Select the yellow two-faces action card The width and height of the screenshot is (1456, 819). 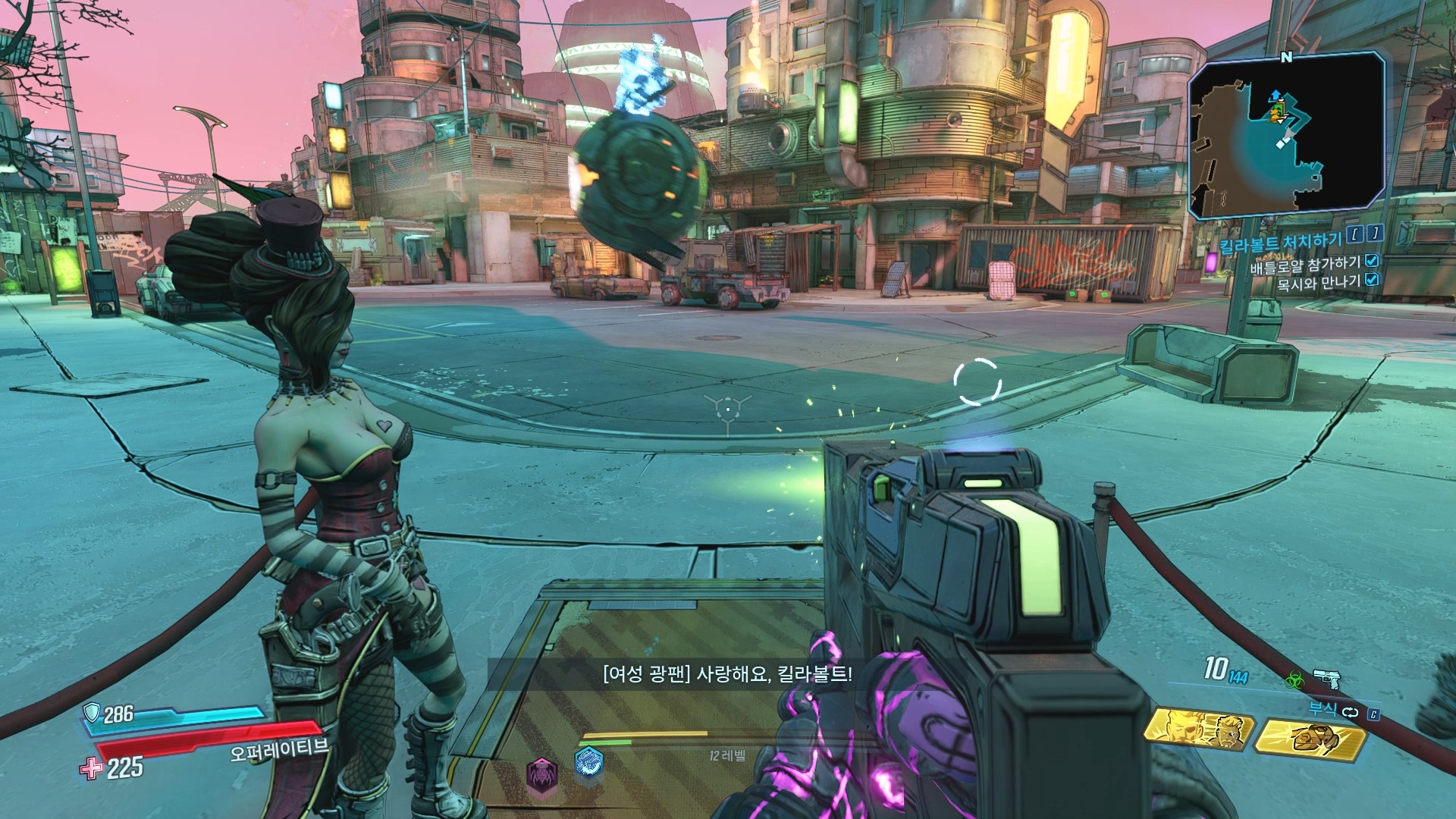coord(1199,730)
